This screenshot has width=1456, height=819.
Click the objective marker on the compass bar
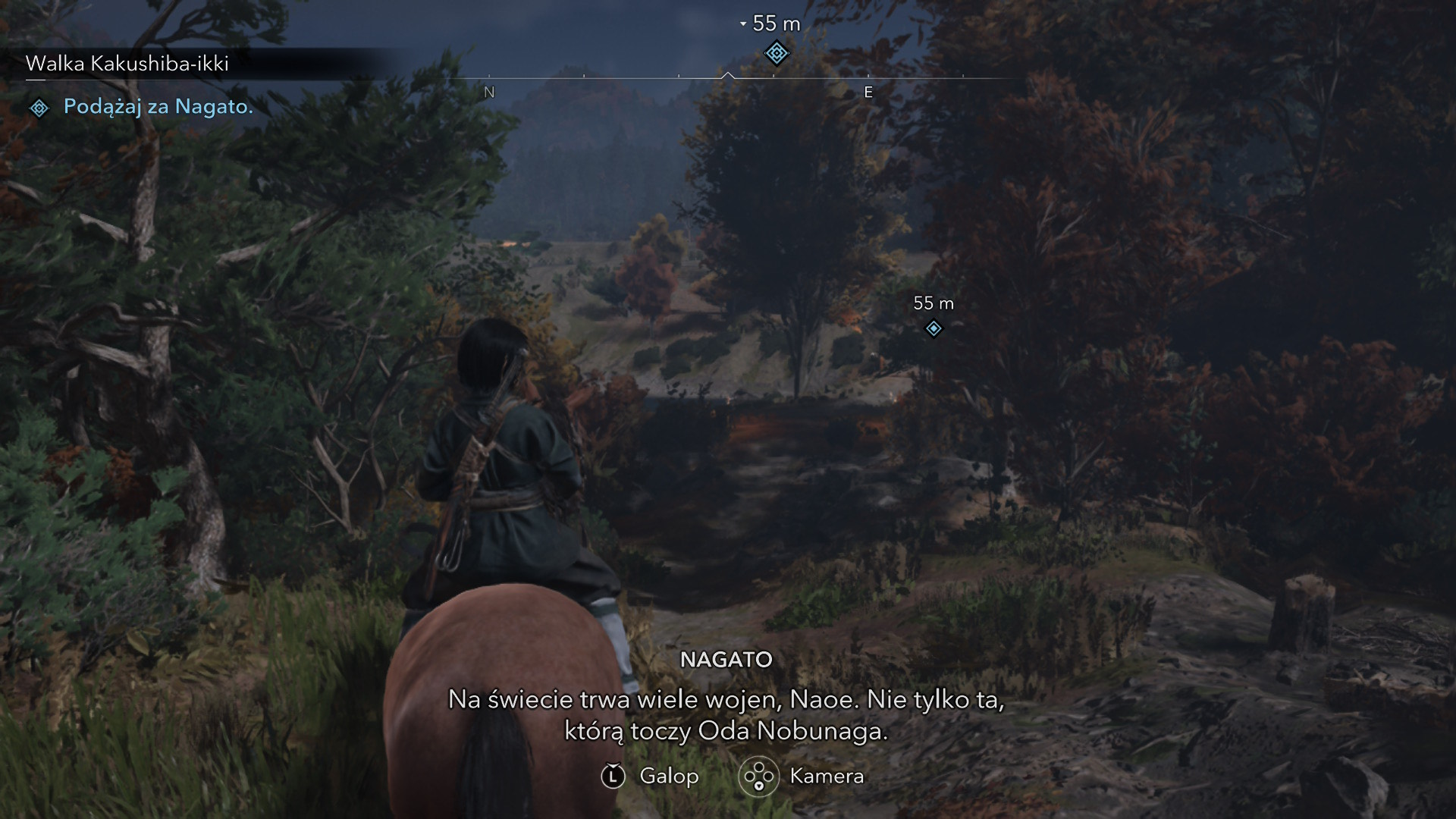[x=776, y=54]
